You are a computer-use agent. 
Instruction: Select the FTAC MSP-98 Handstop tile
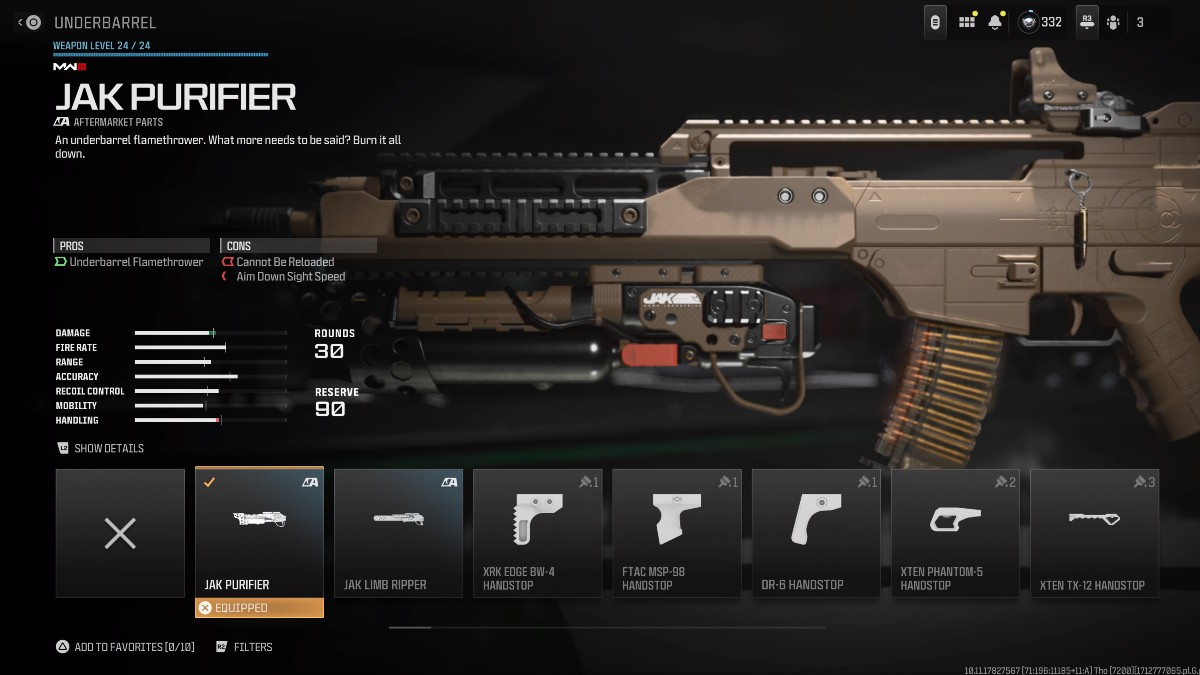[676, 533]
